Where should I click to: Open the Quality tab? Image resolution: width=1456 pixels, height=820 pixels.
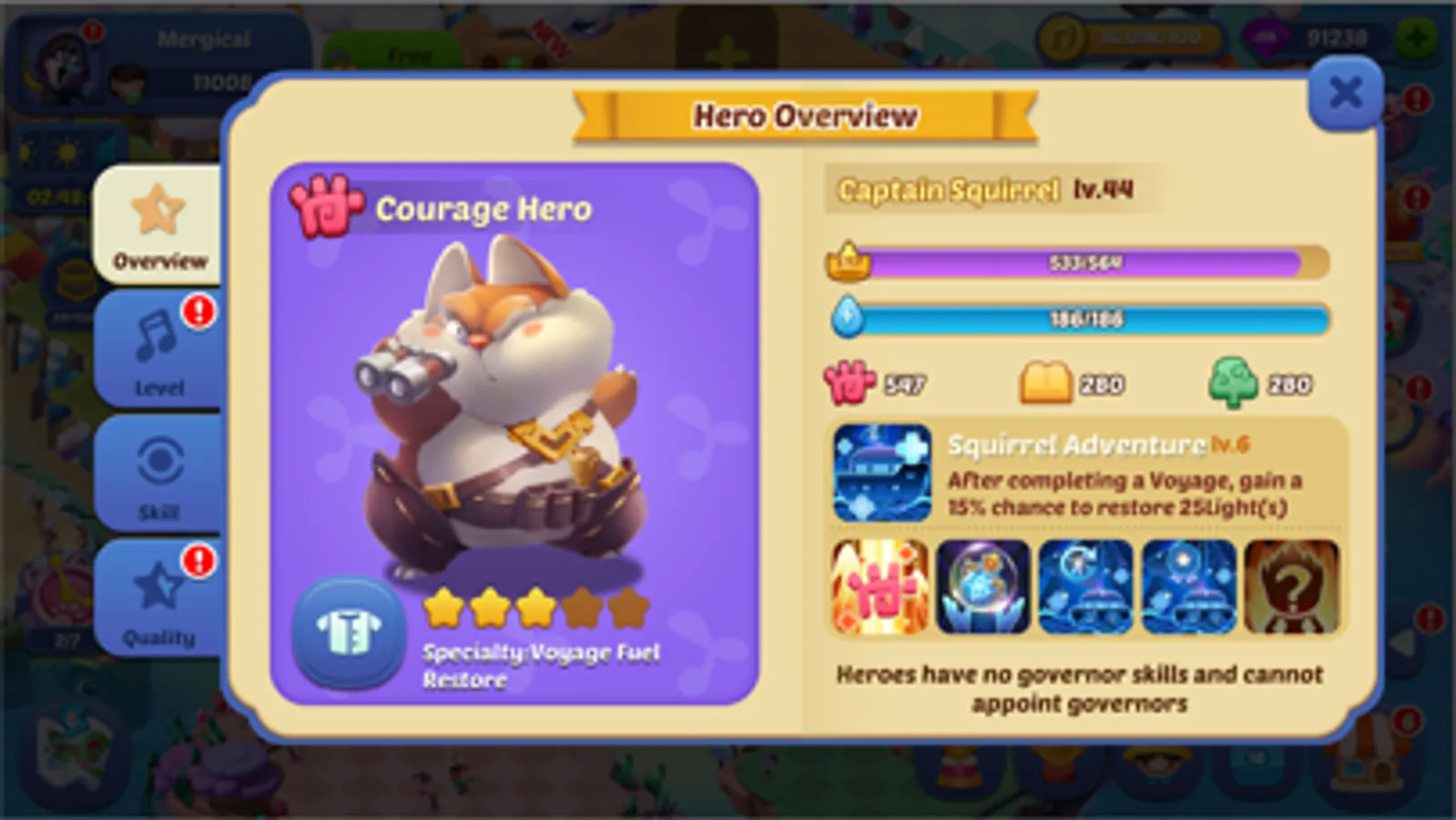click(157, 601)
